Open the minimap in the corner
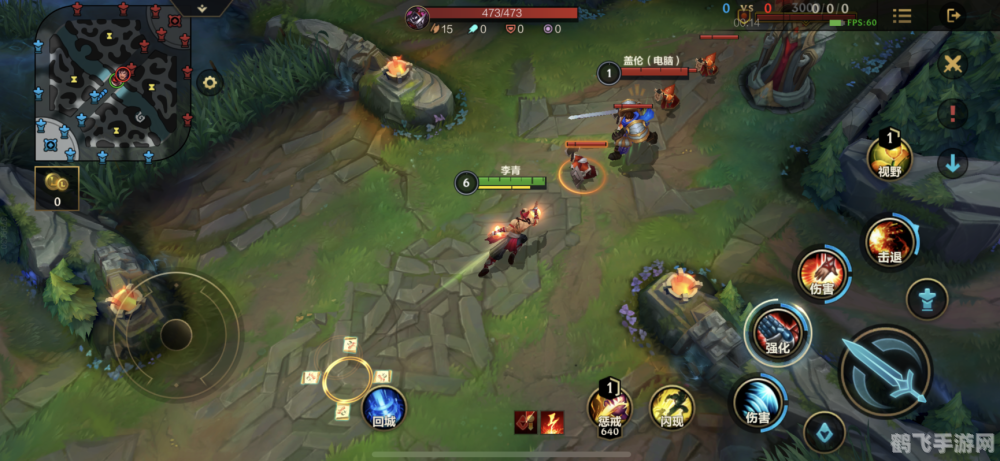Image resolution: width=1000 pixels, height=461 pixels. coord(112,82)
